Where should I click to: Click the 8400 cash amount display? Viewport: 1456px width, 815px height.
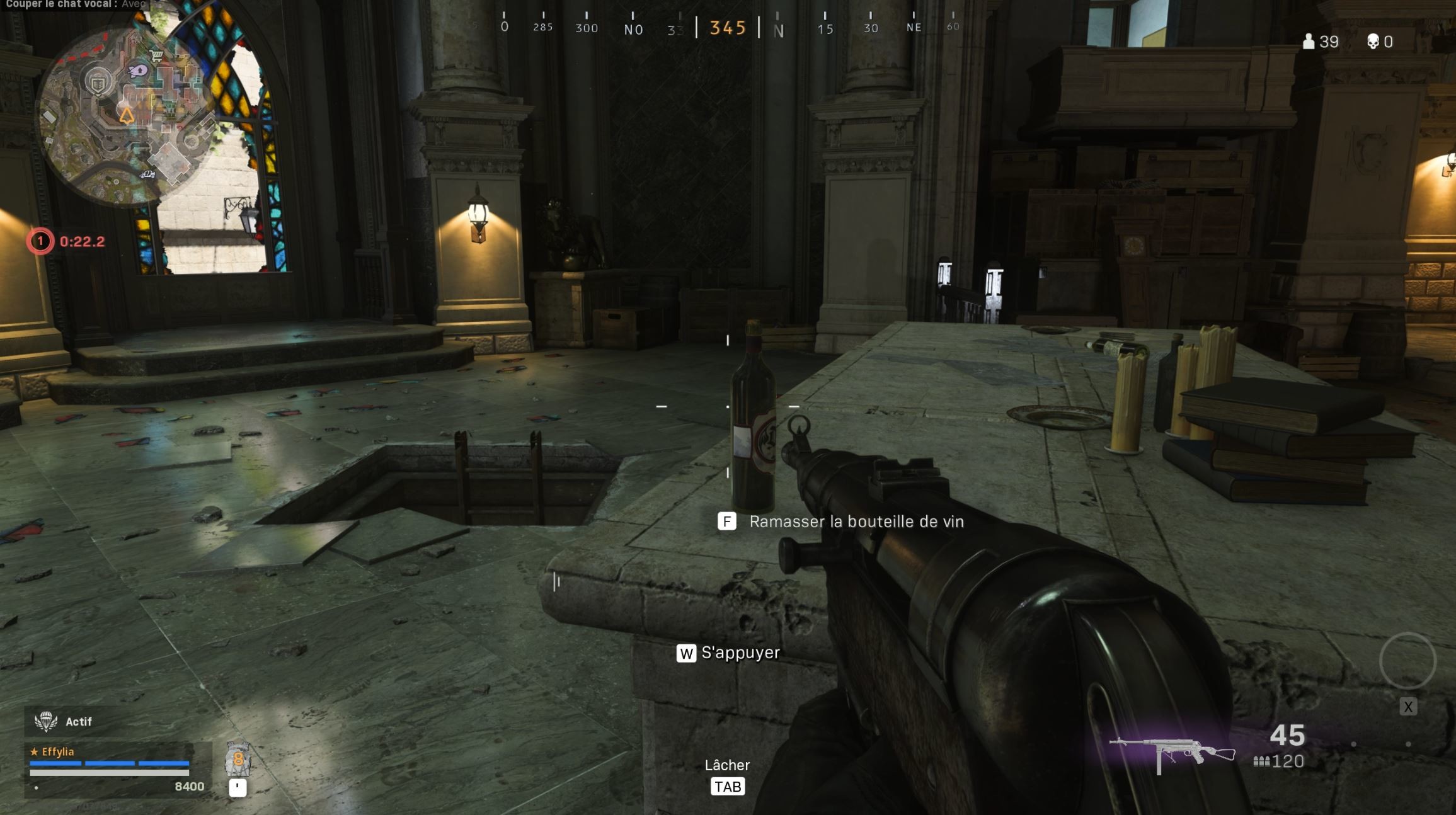(x=188, y=785)
